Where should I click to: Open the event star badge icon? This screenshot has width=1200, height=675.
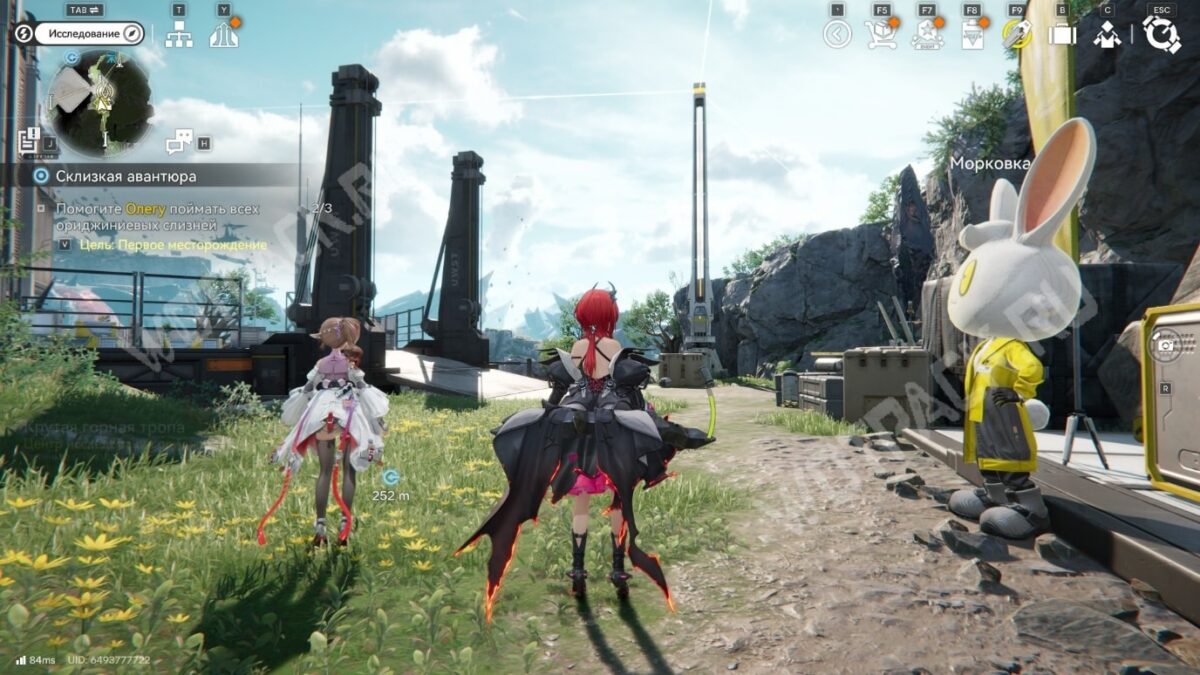[x=927, y=34]
